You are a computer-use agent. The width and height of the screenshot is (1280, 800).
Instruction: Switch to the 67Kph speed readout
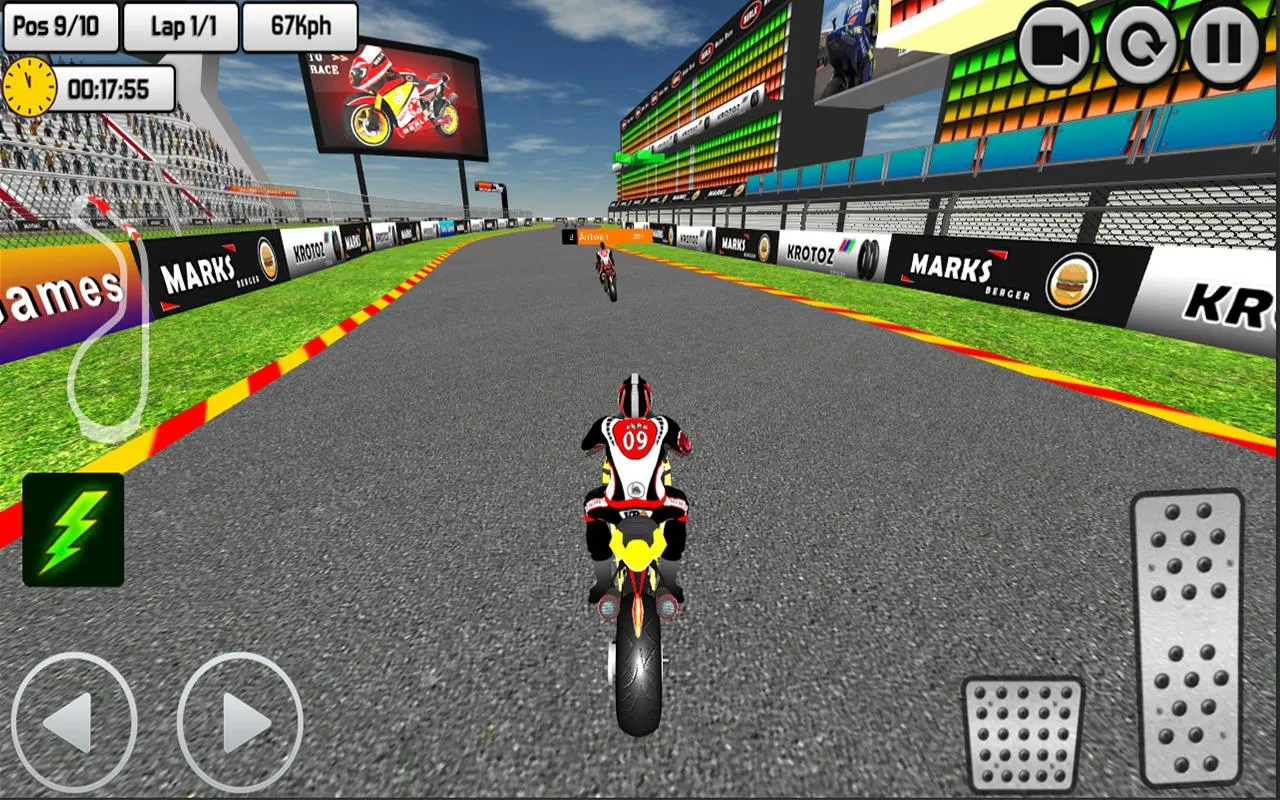[299, 26]
